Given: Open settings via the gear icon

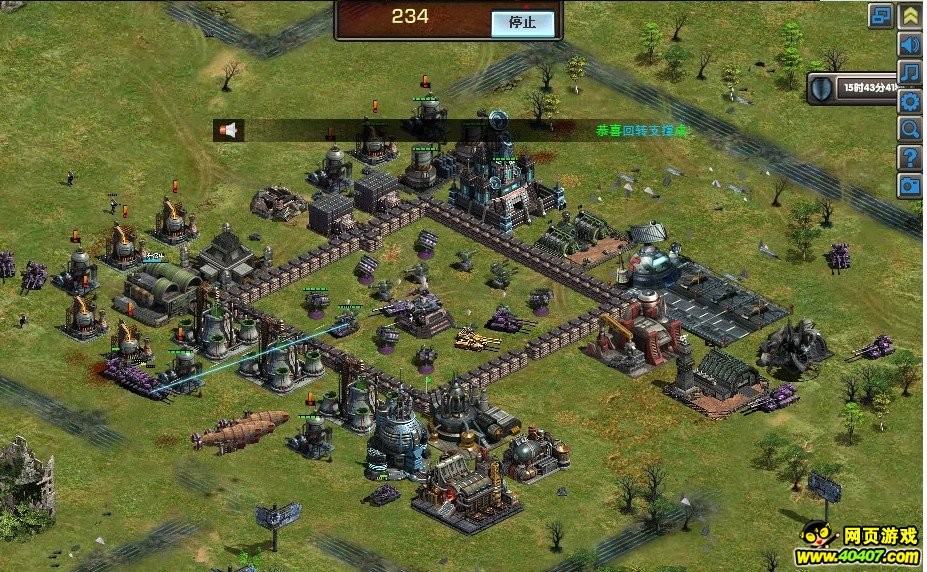Looking at the screenshot, I should click(x=910, y=101).
